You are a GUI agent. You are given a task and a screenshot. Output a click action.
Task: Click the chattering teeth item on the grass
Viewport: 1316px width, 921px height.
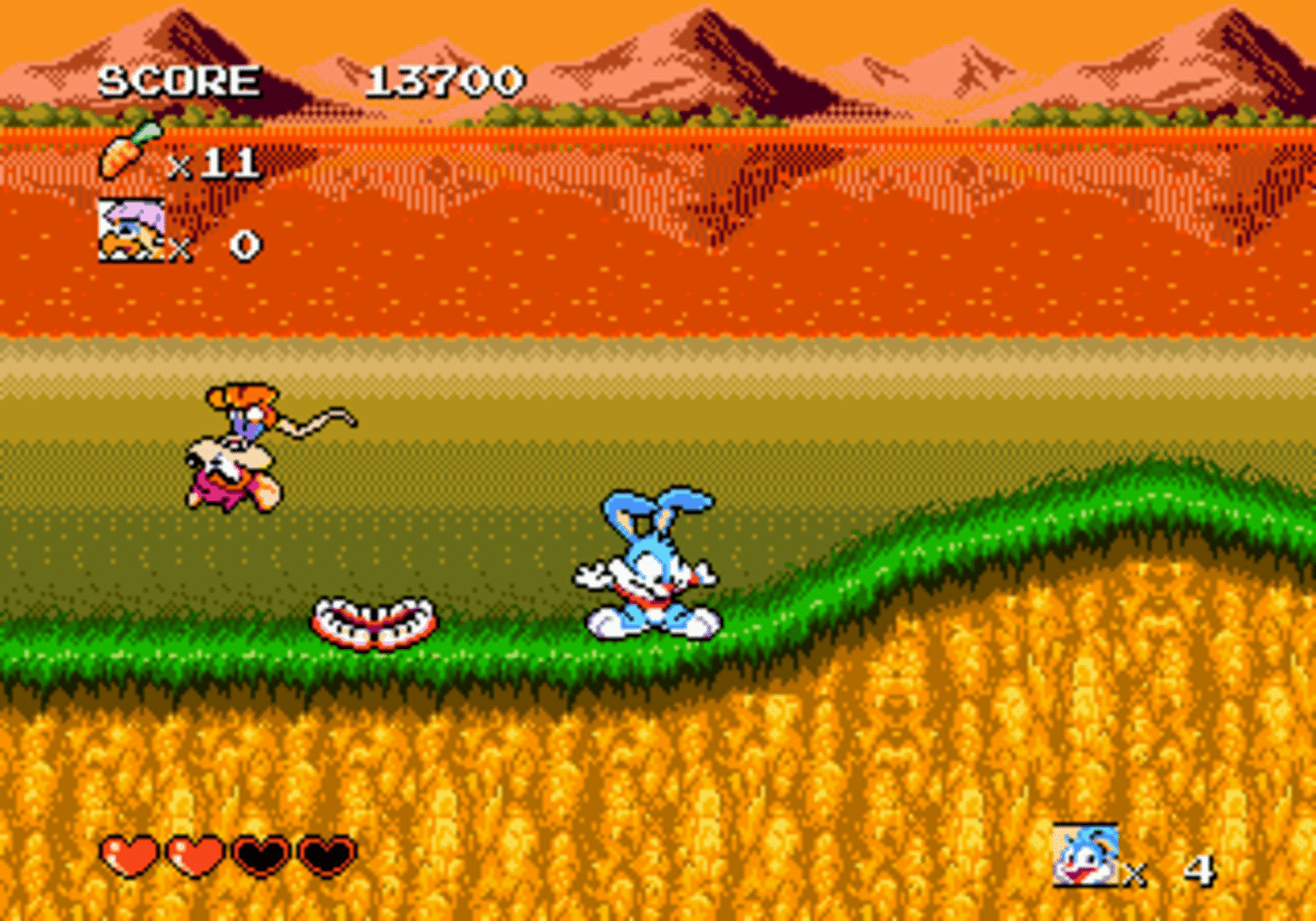tap(375, 623)
